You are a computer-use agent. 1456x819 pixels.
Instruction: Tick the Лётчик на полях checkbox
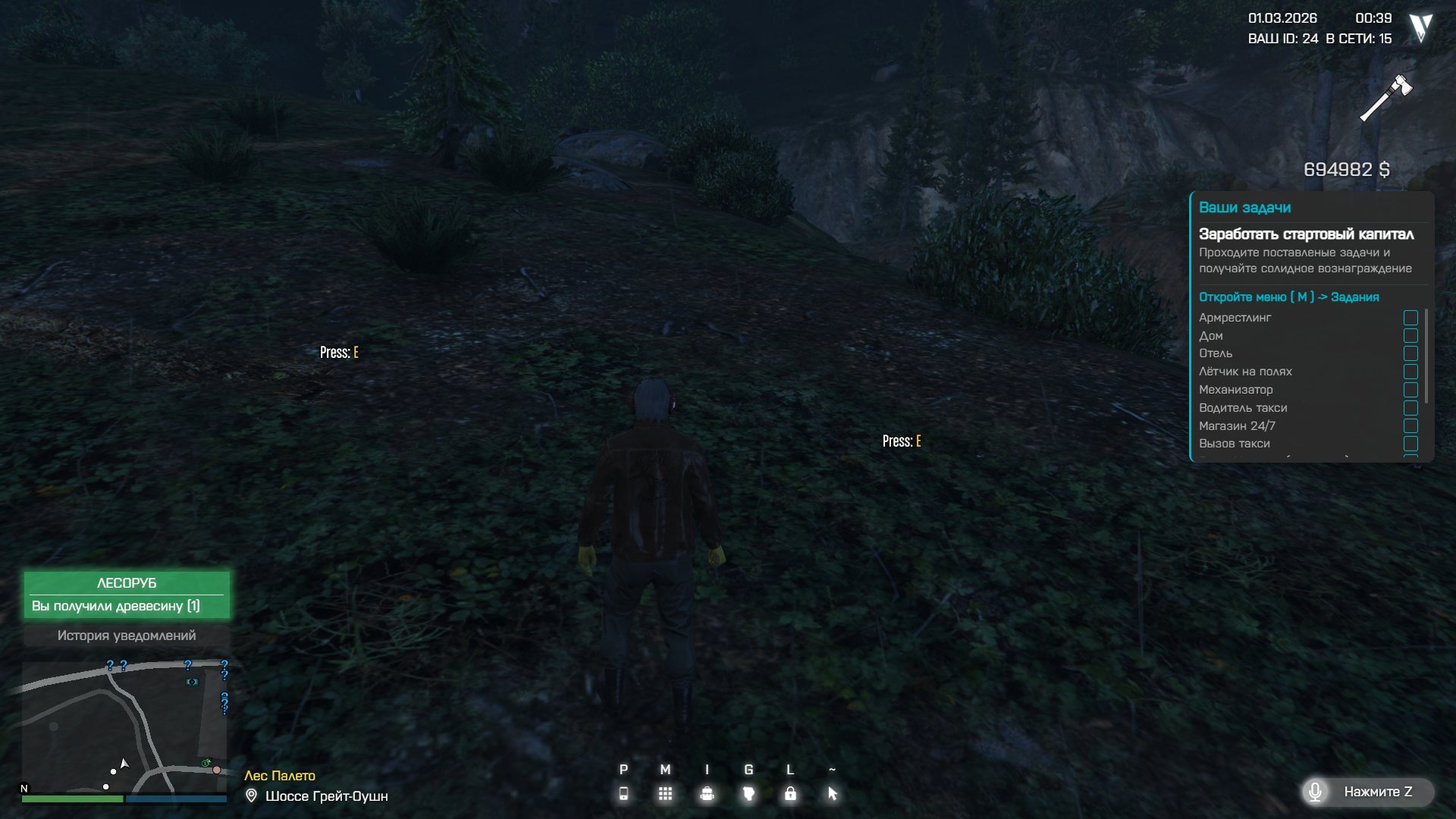pos(1410,372)
